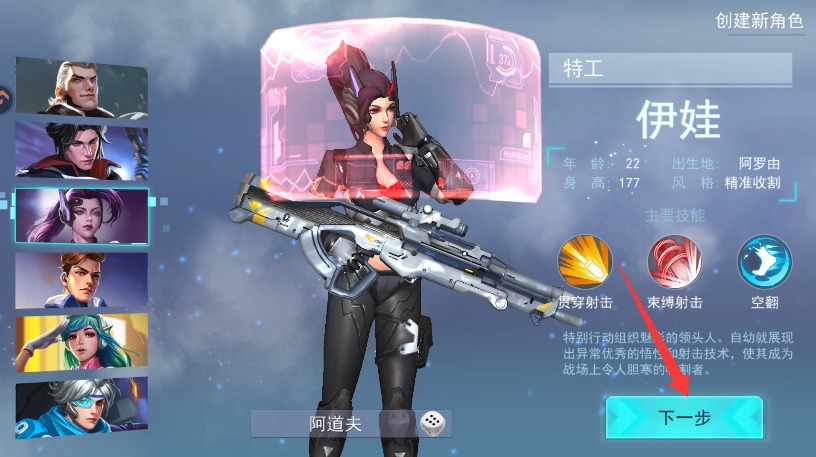Inspect the 空翻 skill icon
The image size is (816, 457).
[764, 262]
